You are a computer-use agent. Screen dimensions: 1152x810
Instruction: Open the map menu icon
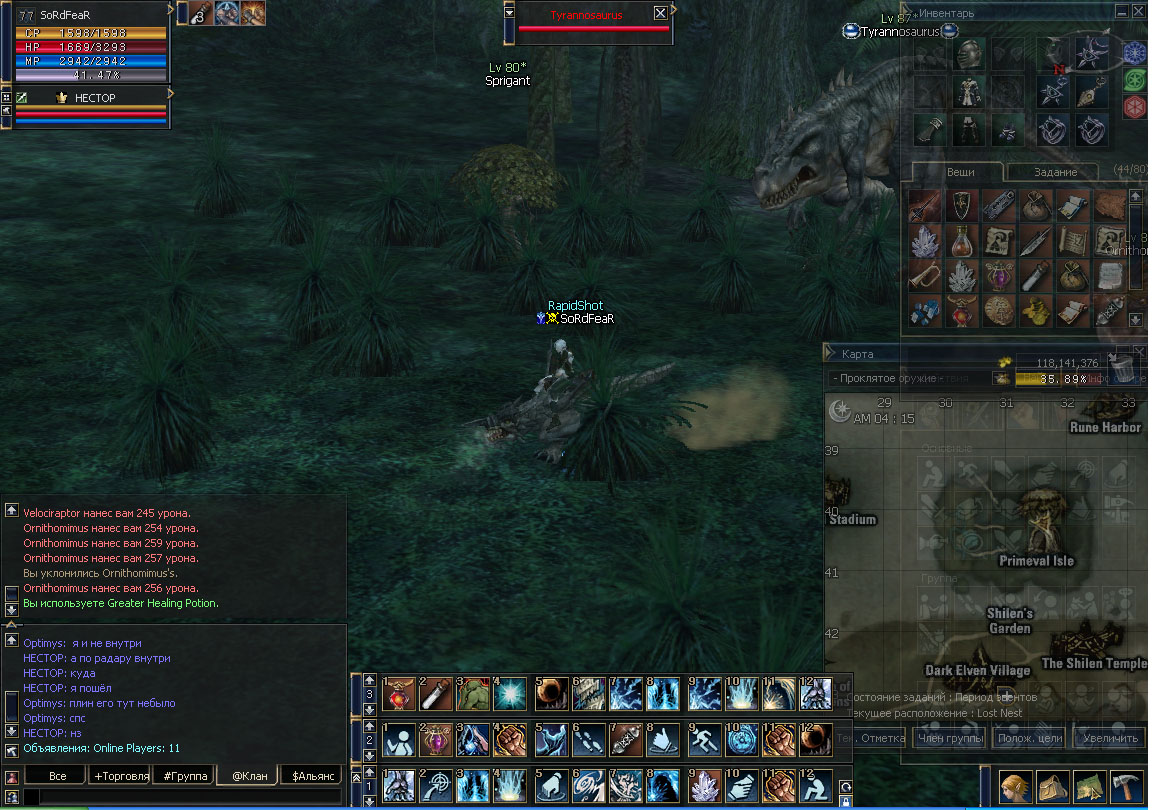click(x=1089, y=787)
